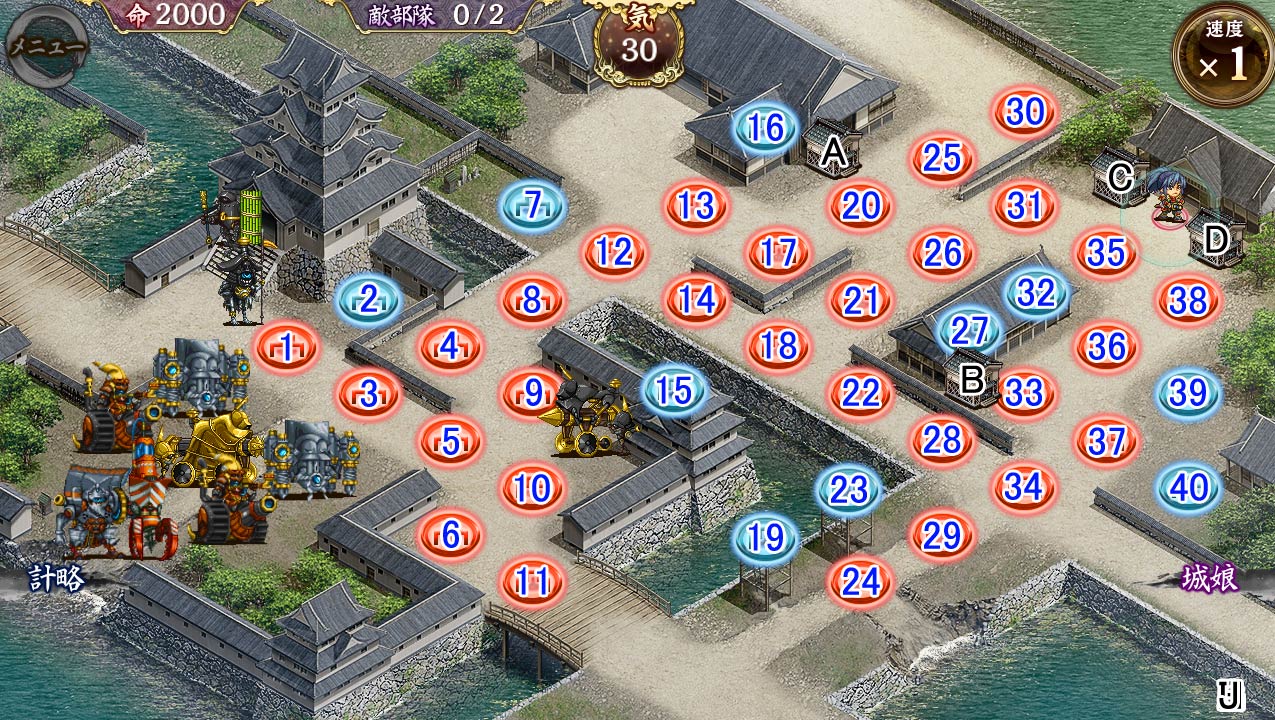Pick blue placement tile 16
The height and width of the screenshot is (720, 1275).
(x=765, y=128)
